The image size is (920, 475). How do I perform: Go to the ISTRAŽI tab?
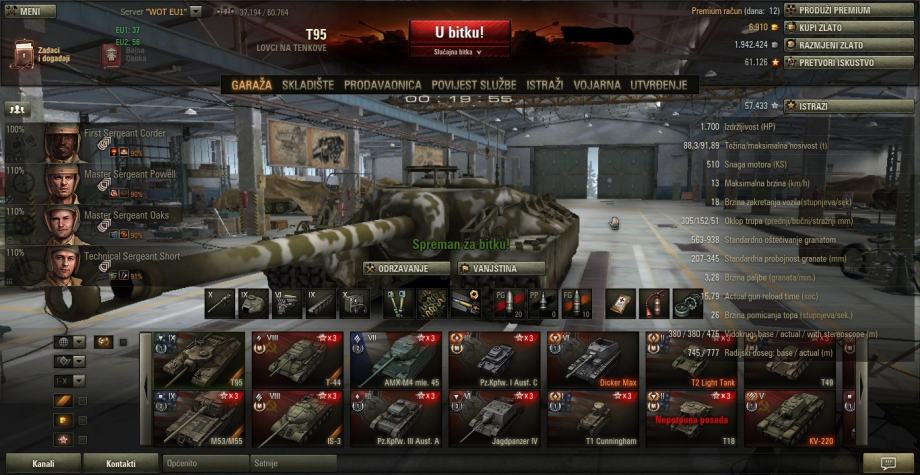[543, 85]
